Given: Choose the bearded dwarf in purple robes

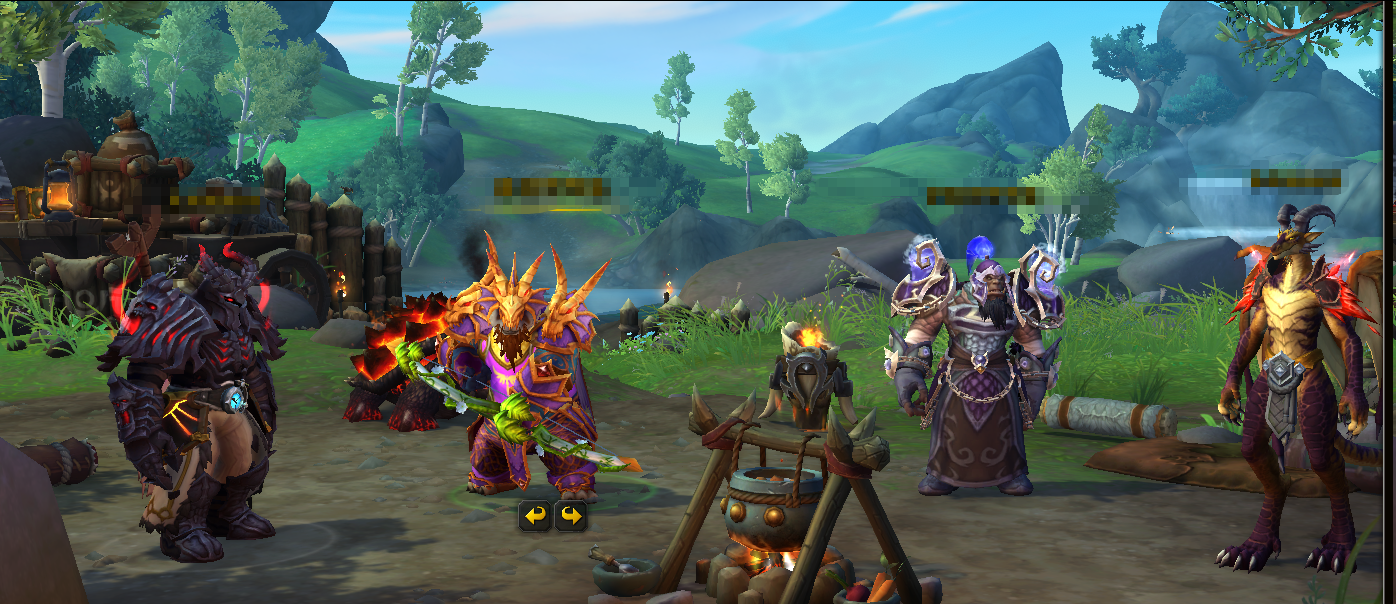Looking at the screenshot, I should [973, 380].
